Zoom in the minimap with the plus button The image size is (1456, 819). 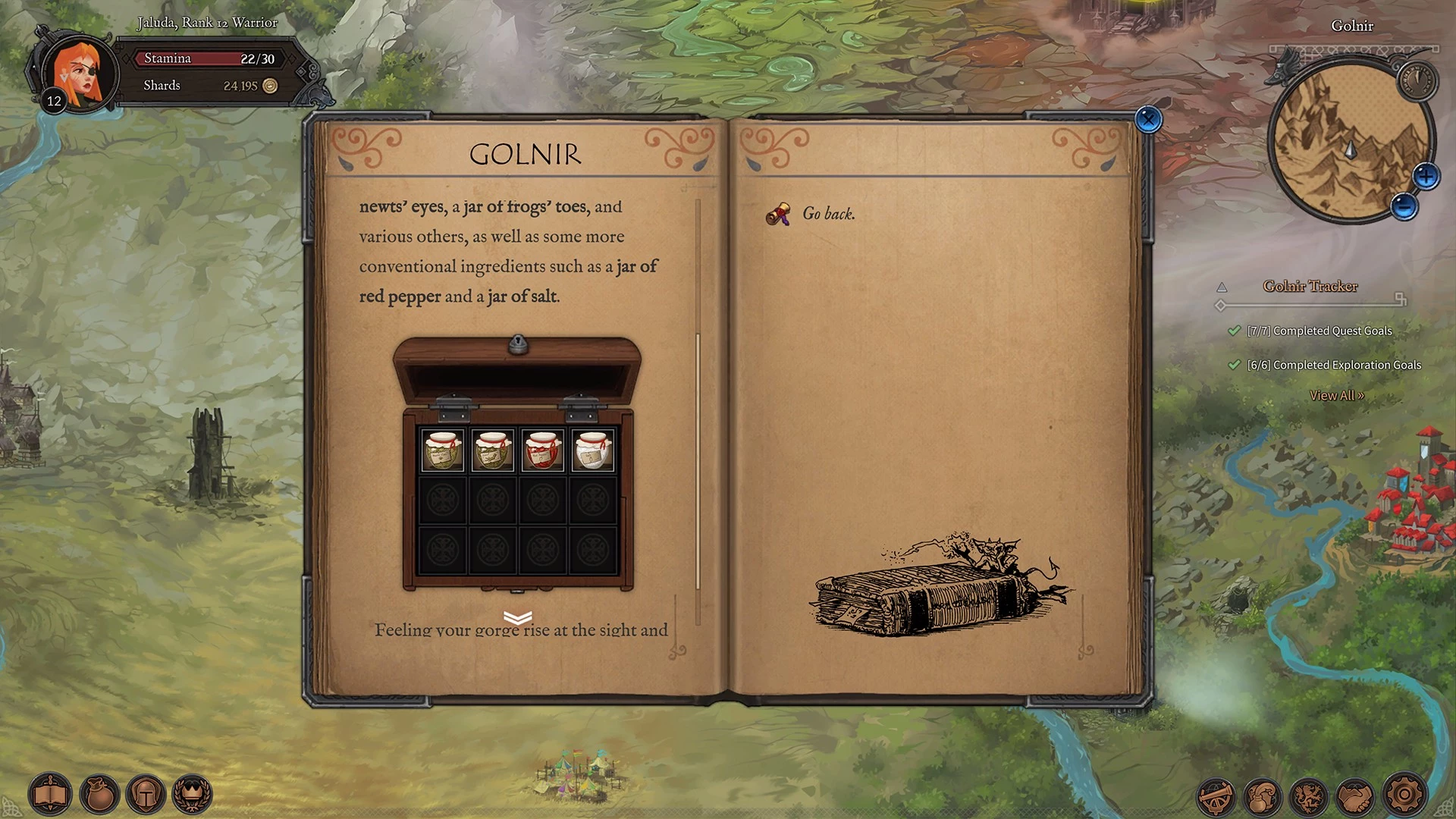(1426, 177)
